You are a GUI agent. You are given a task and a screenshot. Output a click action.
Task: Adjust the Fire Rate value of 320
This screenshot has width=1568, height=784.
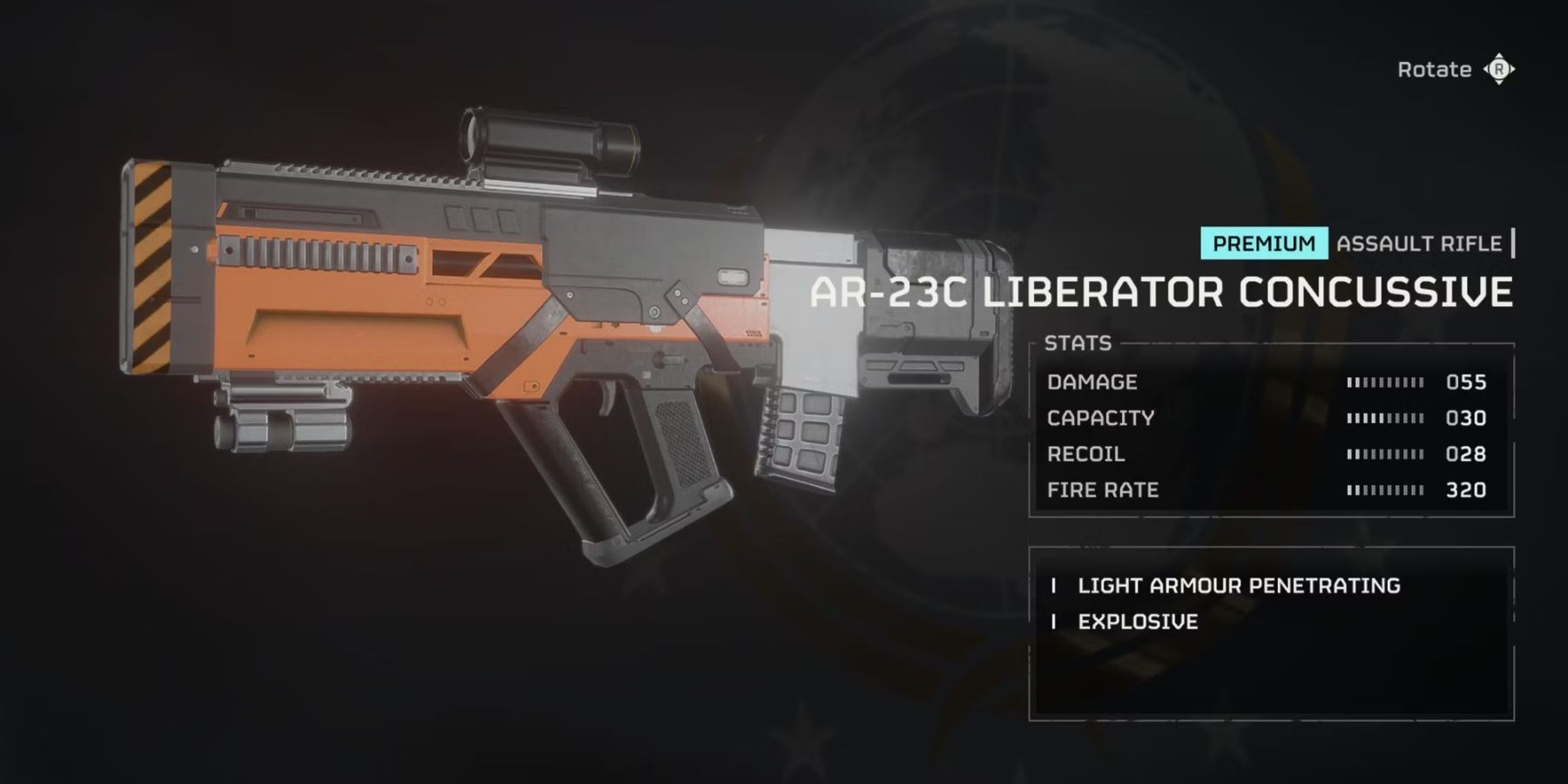pos(1468,490)
